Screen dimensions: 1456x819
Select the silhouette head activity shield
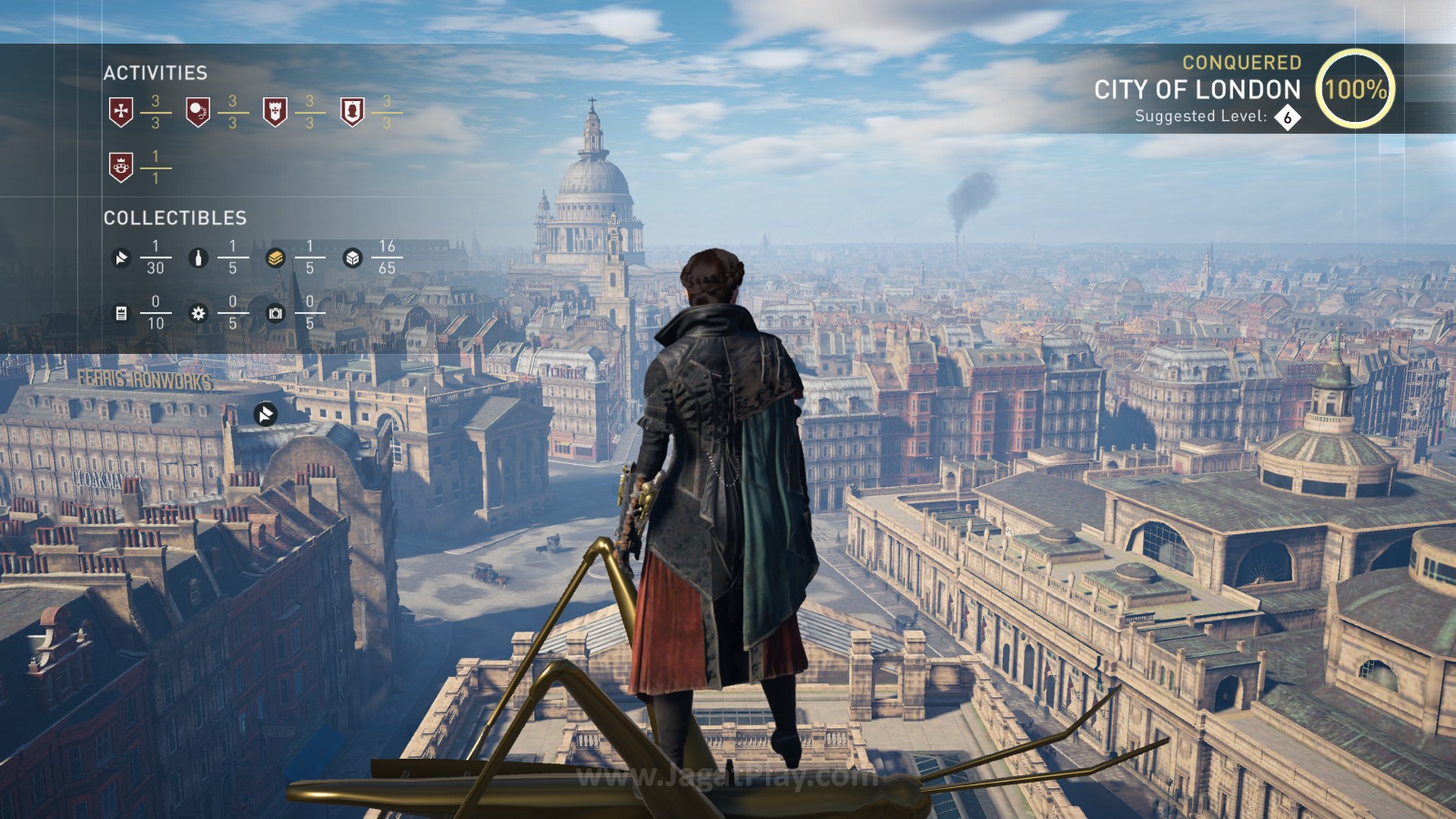tap(353, 111)
